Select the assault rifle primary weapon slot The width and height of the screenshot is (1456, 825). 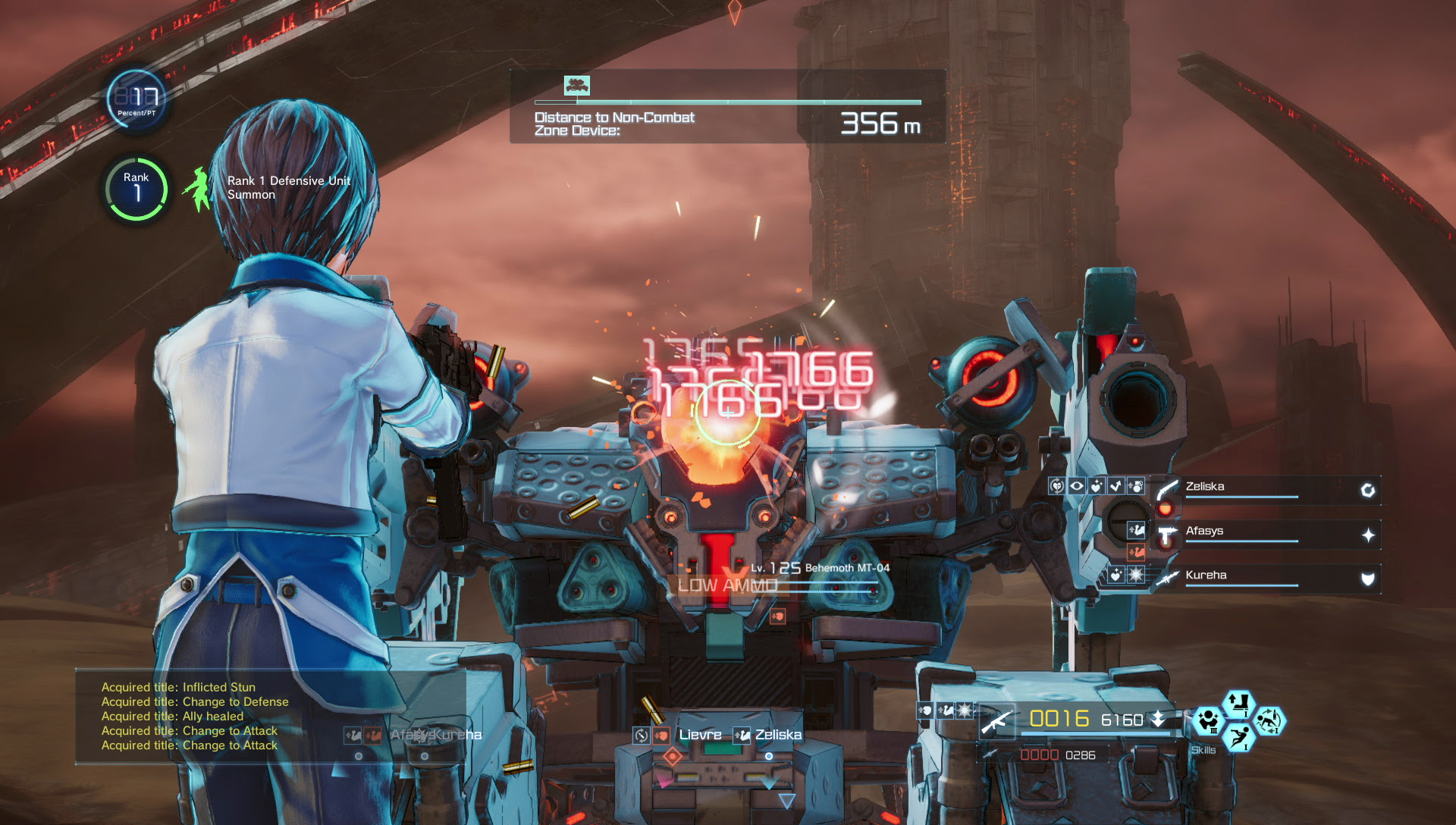pos(998,720)
